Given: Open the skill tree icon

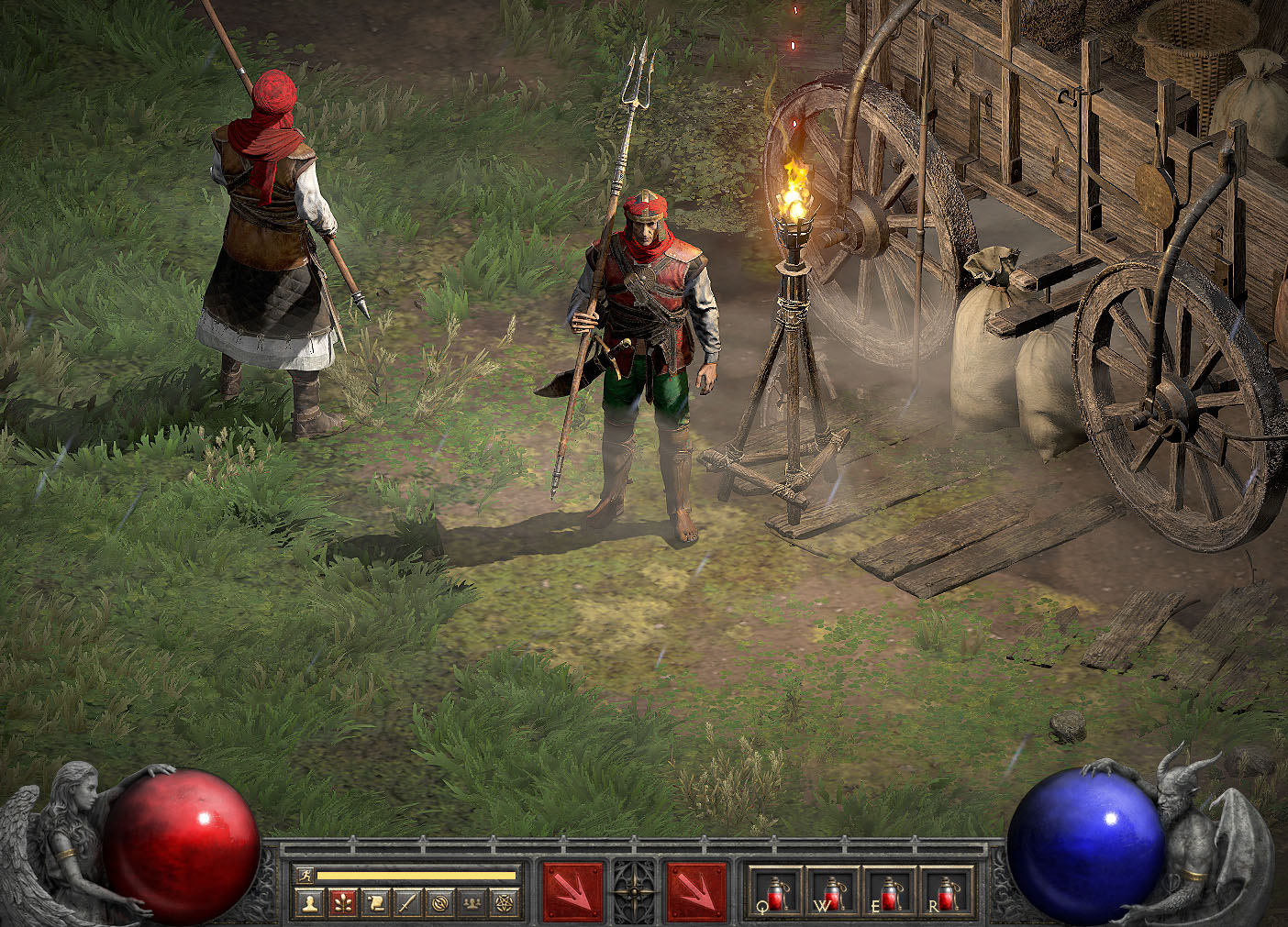Looking at the screenshot, I should point(343,903).
